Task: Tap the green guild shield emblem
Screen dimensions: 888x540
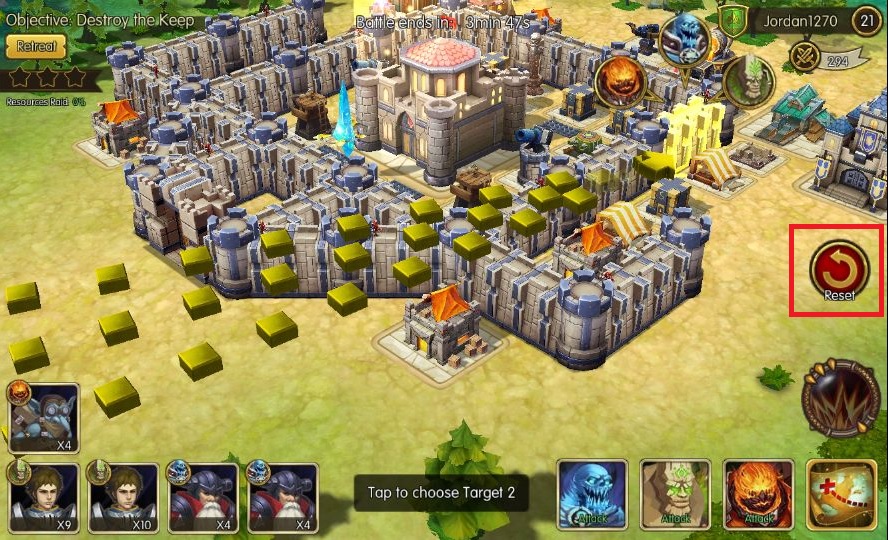Action: coord(734,20)
